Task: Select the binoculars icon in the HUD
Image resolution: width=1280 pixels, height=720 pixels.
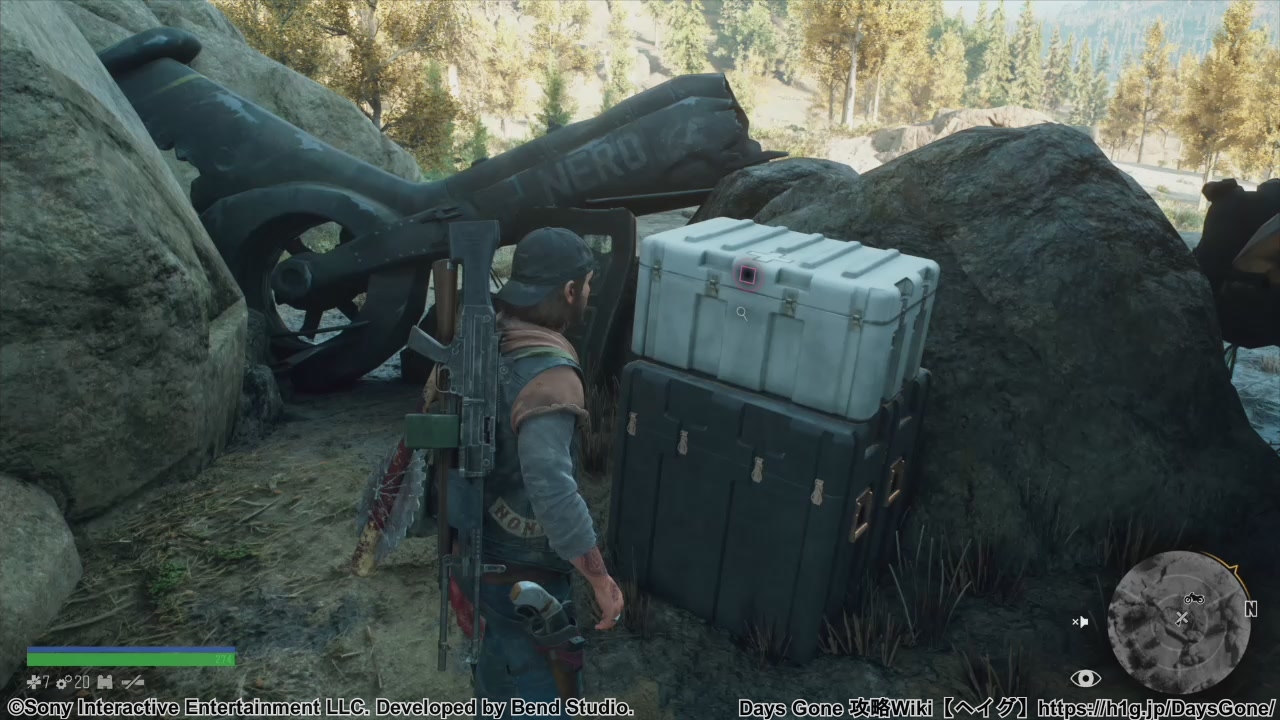Action: [105, 682]
